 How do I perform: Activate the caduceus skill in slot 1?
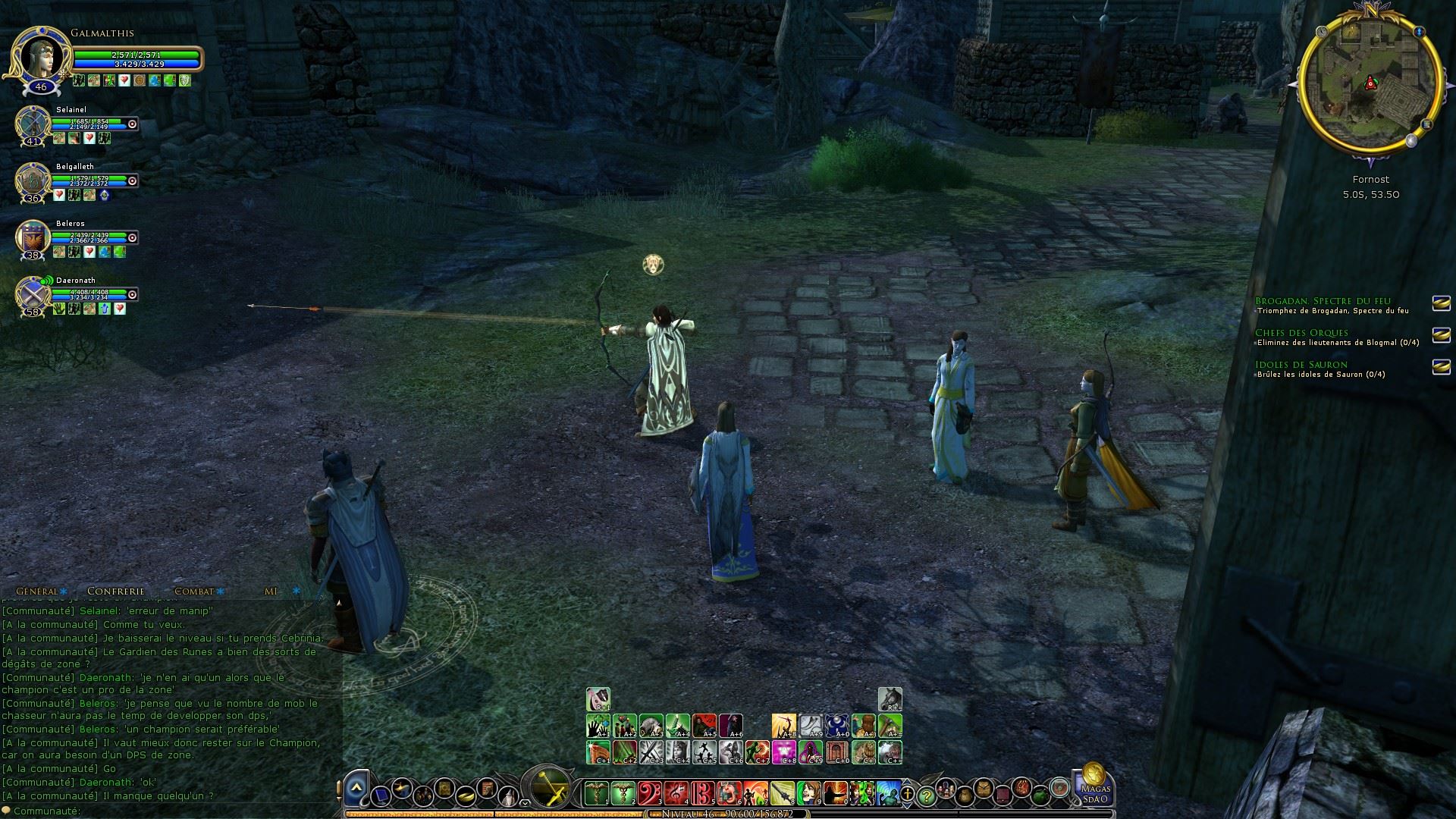598,794
